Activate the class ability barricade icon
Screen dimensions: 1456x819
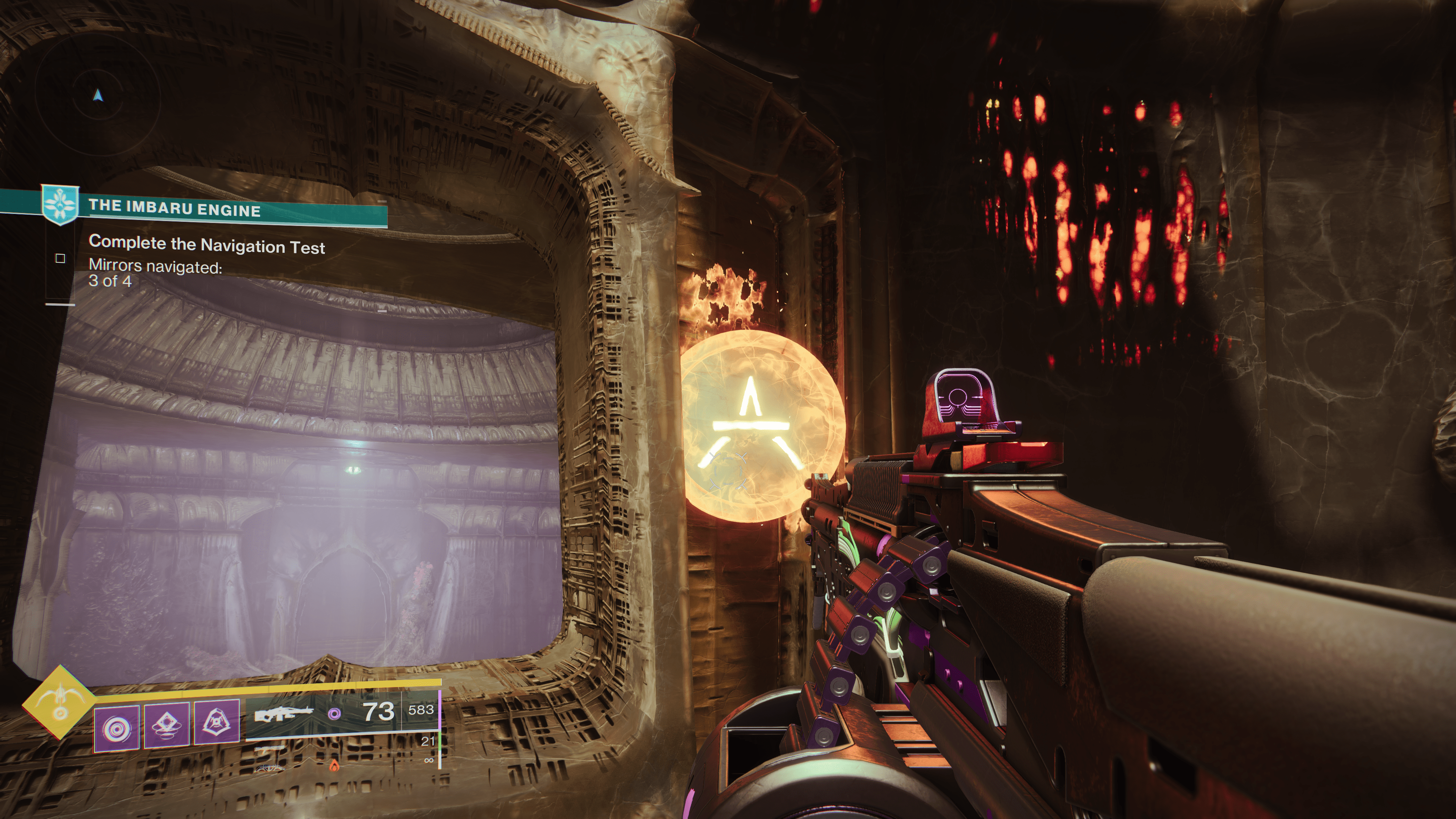217,722
